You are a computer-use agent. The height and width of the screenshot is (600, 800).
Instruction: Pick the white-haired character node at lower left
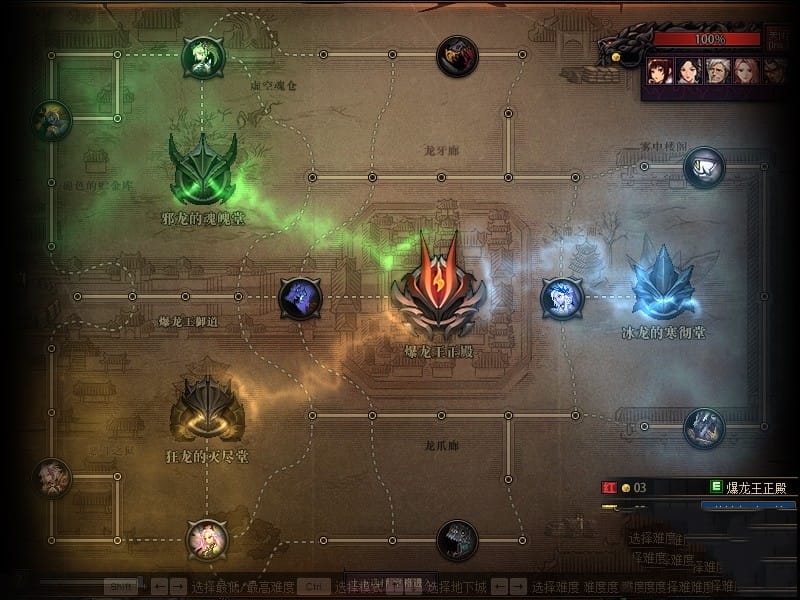(x=52, y=478)
